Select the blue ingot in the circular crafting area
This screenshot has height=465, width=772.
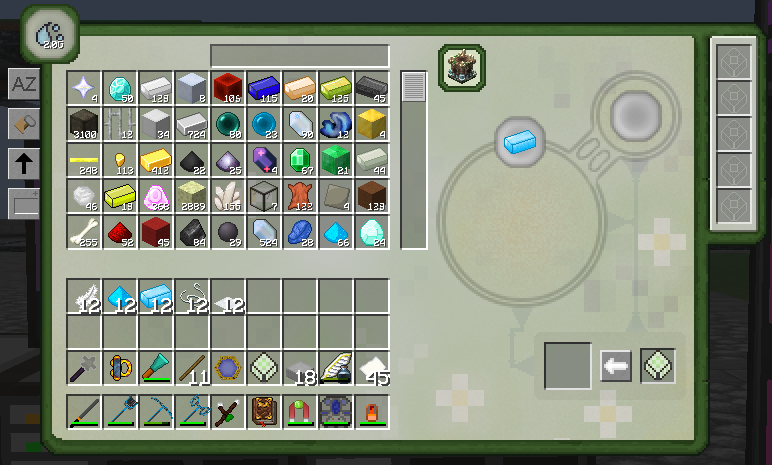point(520,141)
